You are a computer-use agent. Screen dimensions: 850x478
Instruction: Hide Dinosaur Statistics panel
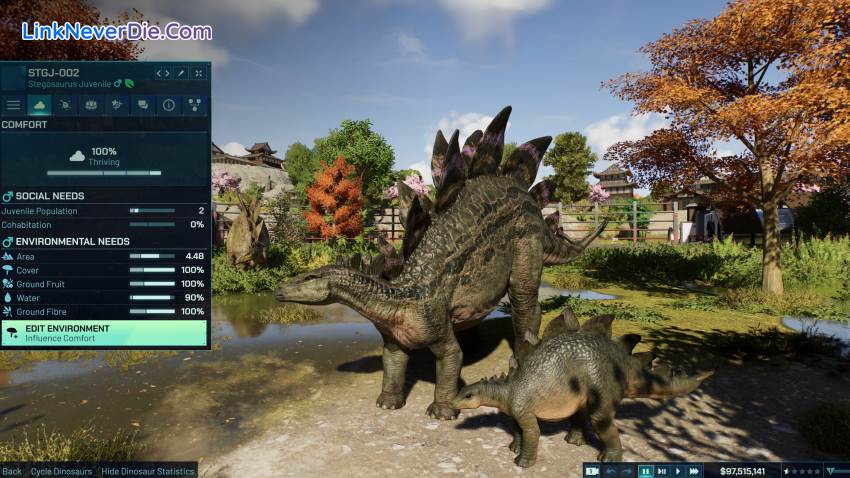147,471
